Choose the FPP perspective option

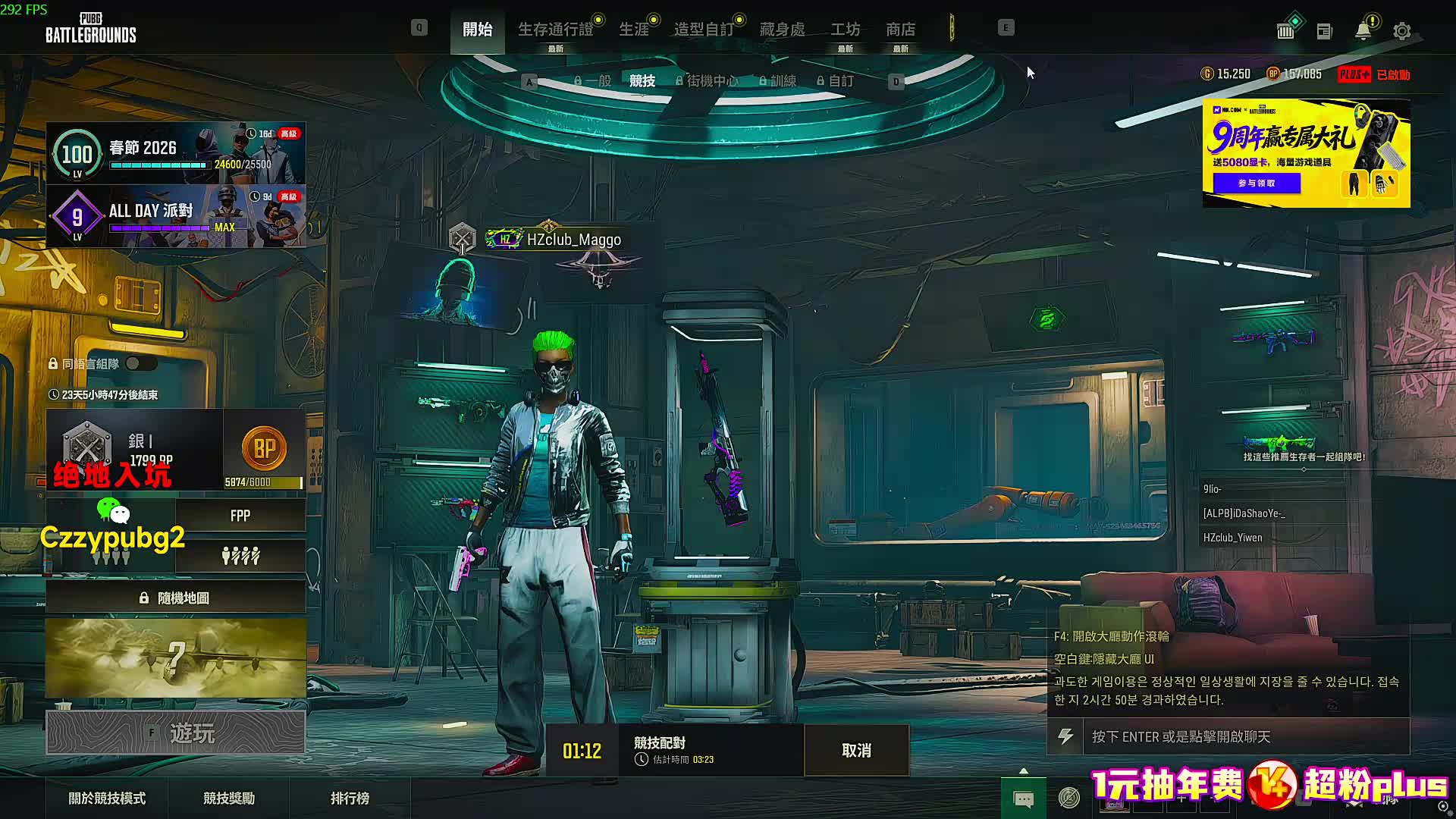click(x=240, y=516)
